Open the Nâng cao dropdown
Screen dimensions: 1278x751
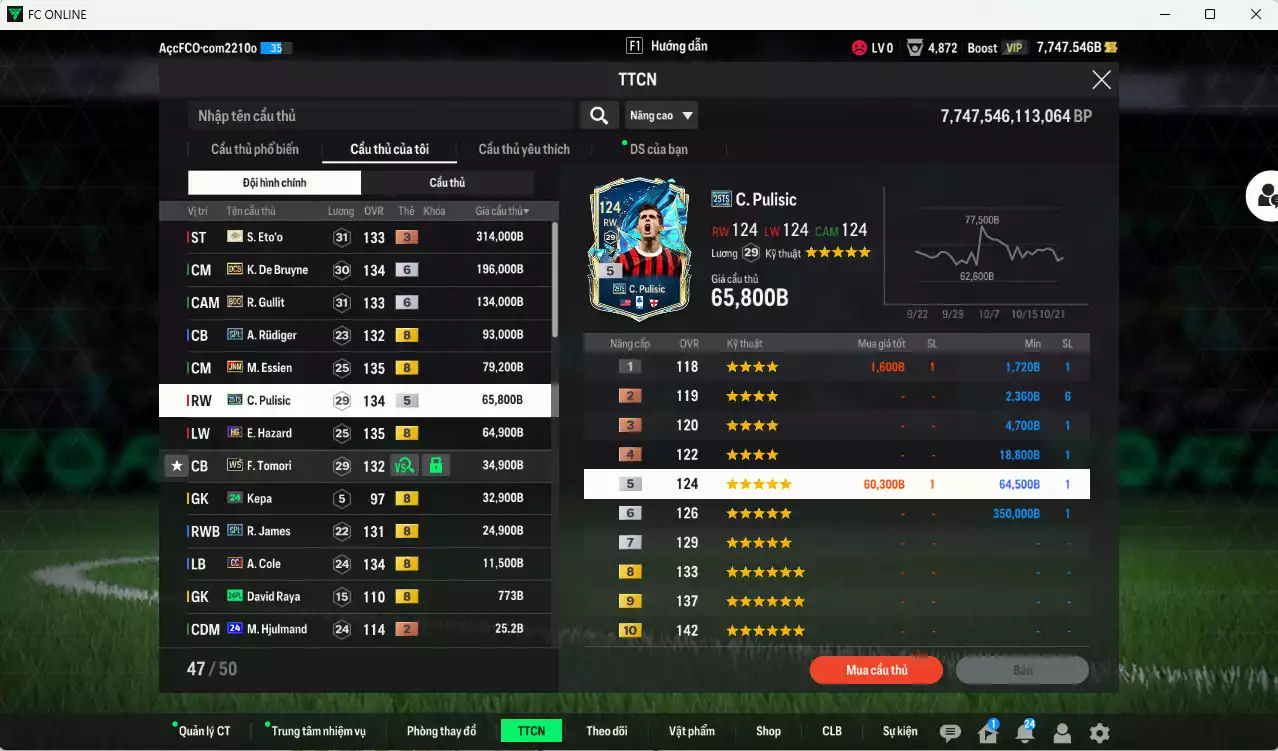point(661,116)
